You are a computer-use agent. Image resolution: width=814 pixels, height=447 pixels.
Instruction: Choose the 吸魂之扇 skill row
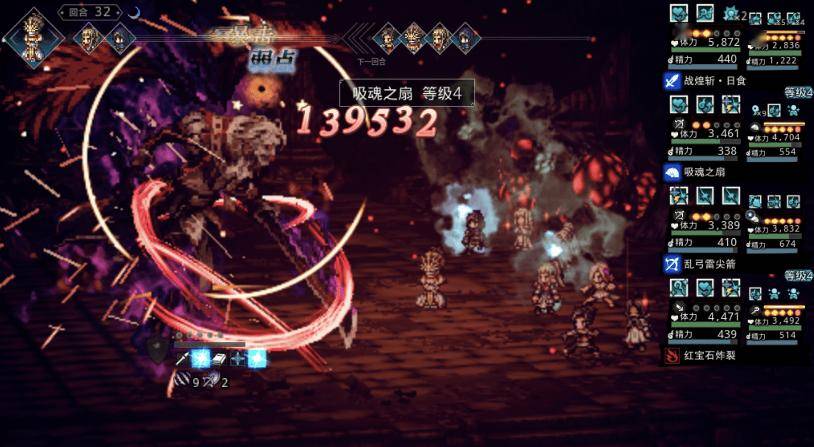[706, 172]
